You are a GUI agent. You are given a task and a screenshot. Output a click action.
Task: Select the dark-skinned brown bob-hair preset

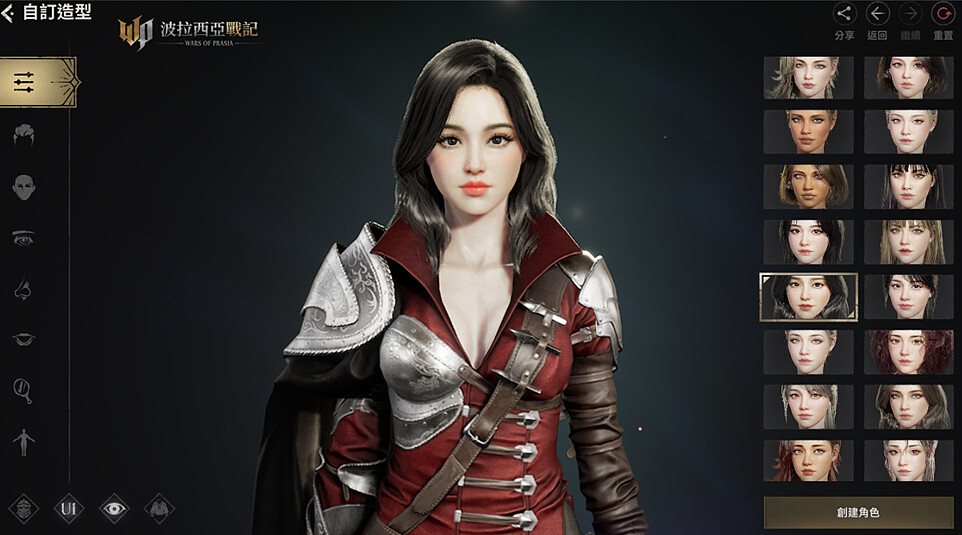pos(808,187)
